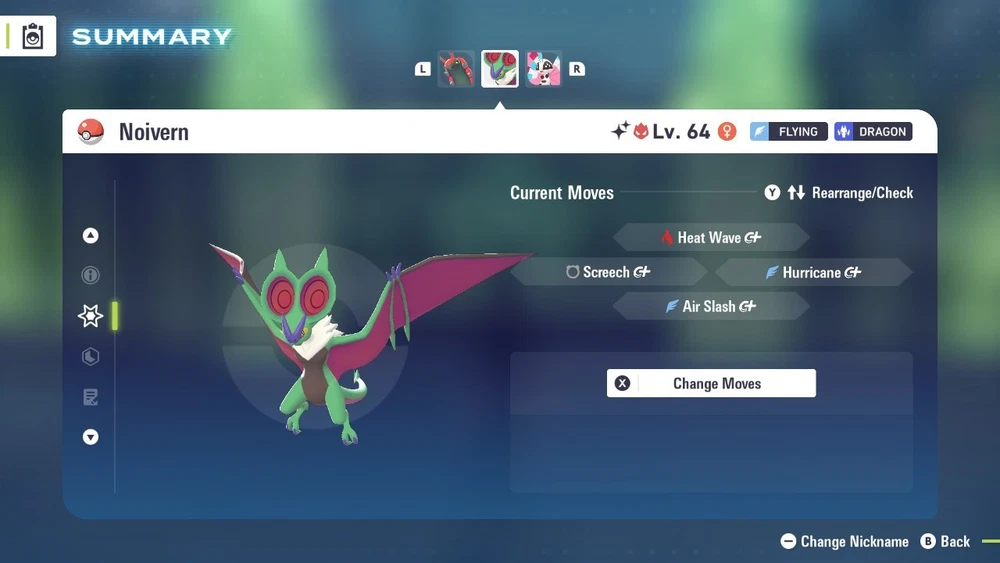Switch to the info summary tab
1000x563 pixels.
91,275
